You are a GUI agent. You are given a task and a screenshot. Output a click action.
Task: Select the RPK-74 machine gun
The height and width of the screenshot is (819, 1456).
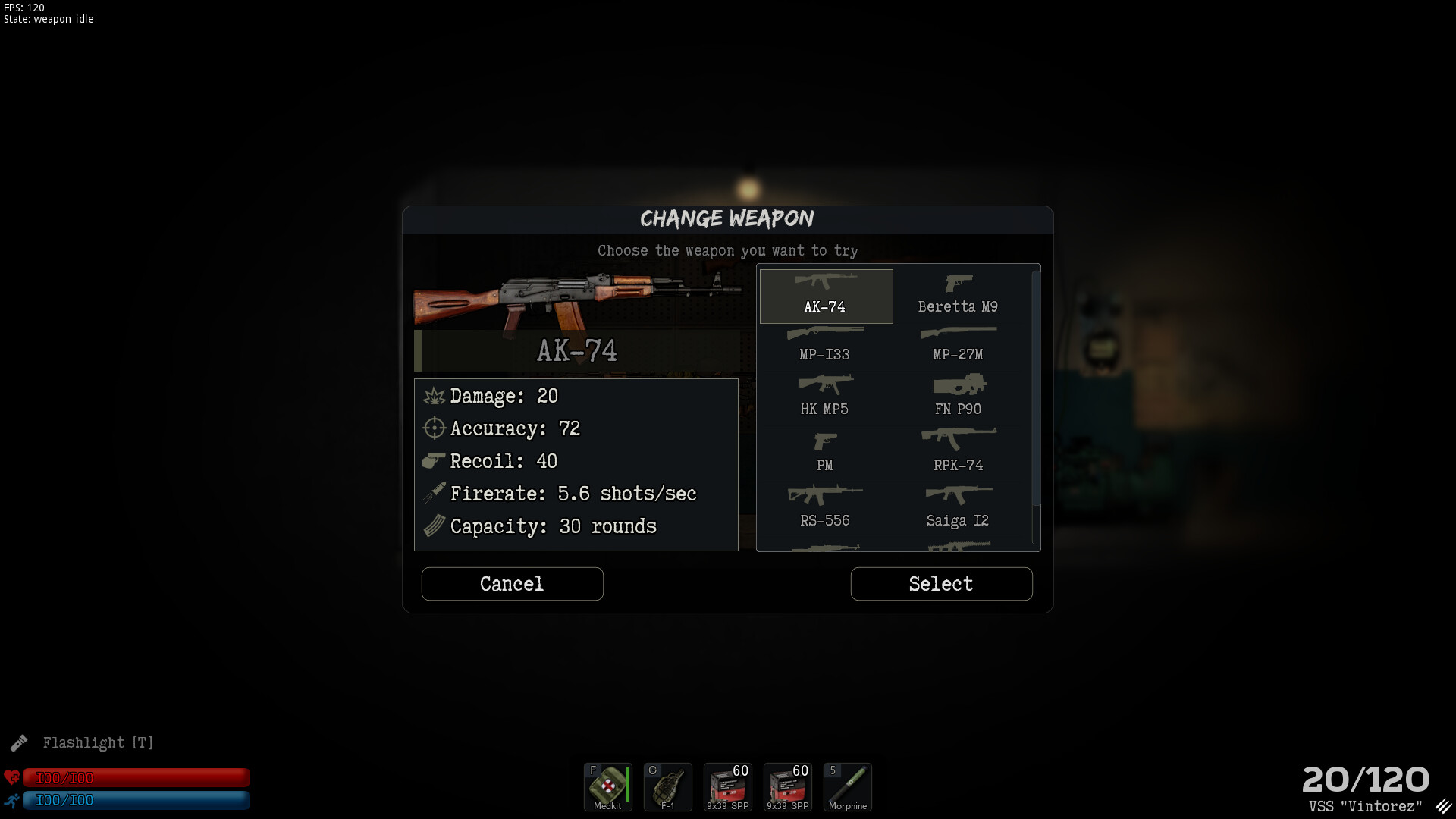point(958,453)
